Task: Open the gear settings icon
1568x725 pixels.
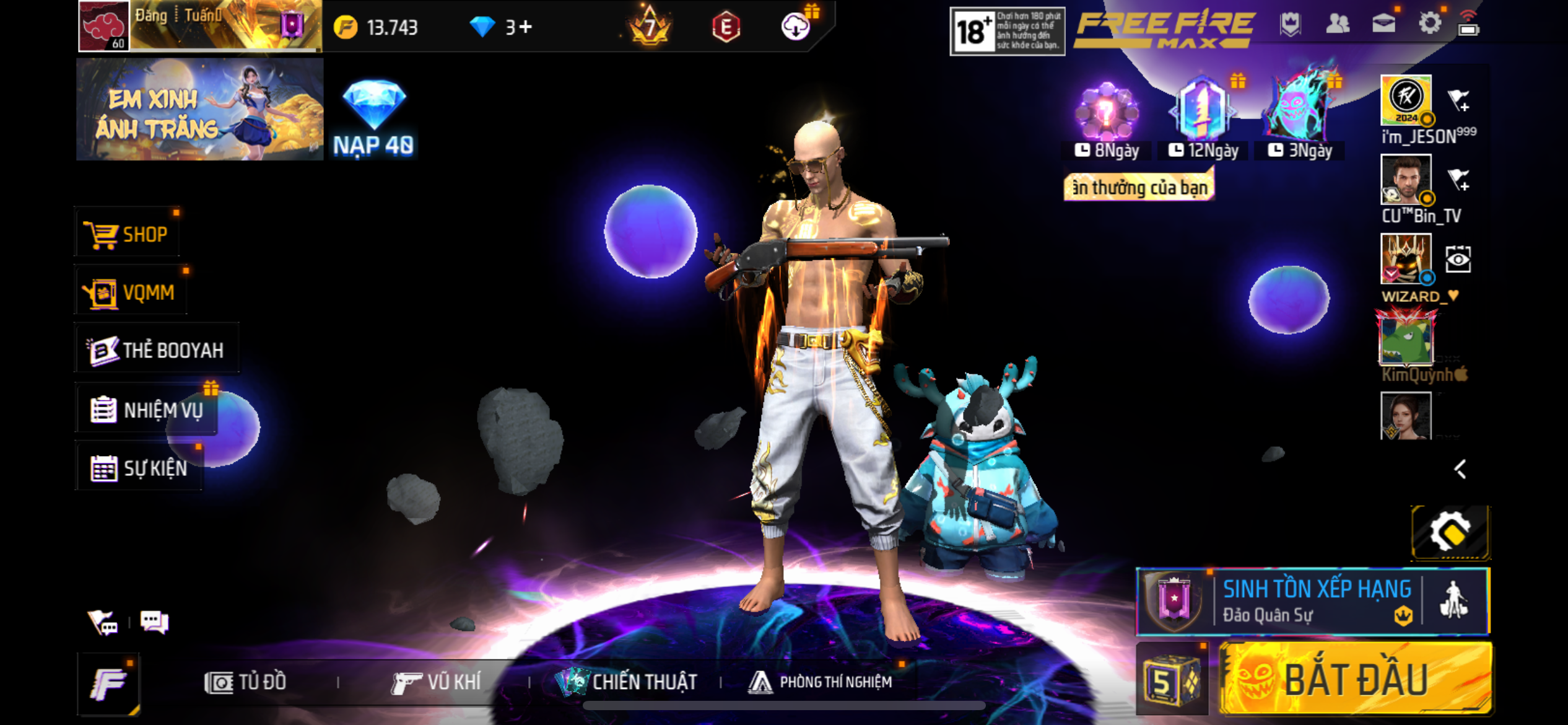Action: point(1429,25)
